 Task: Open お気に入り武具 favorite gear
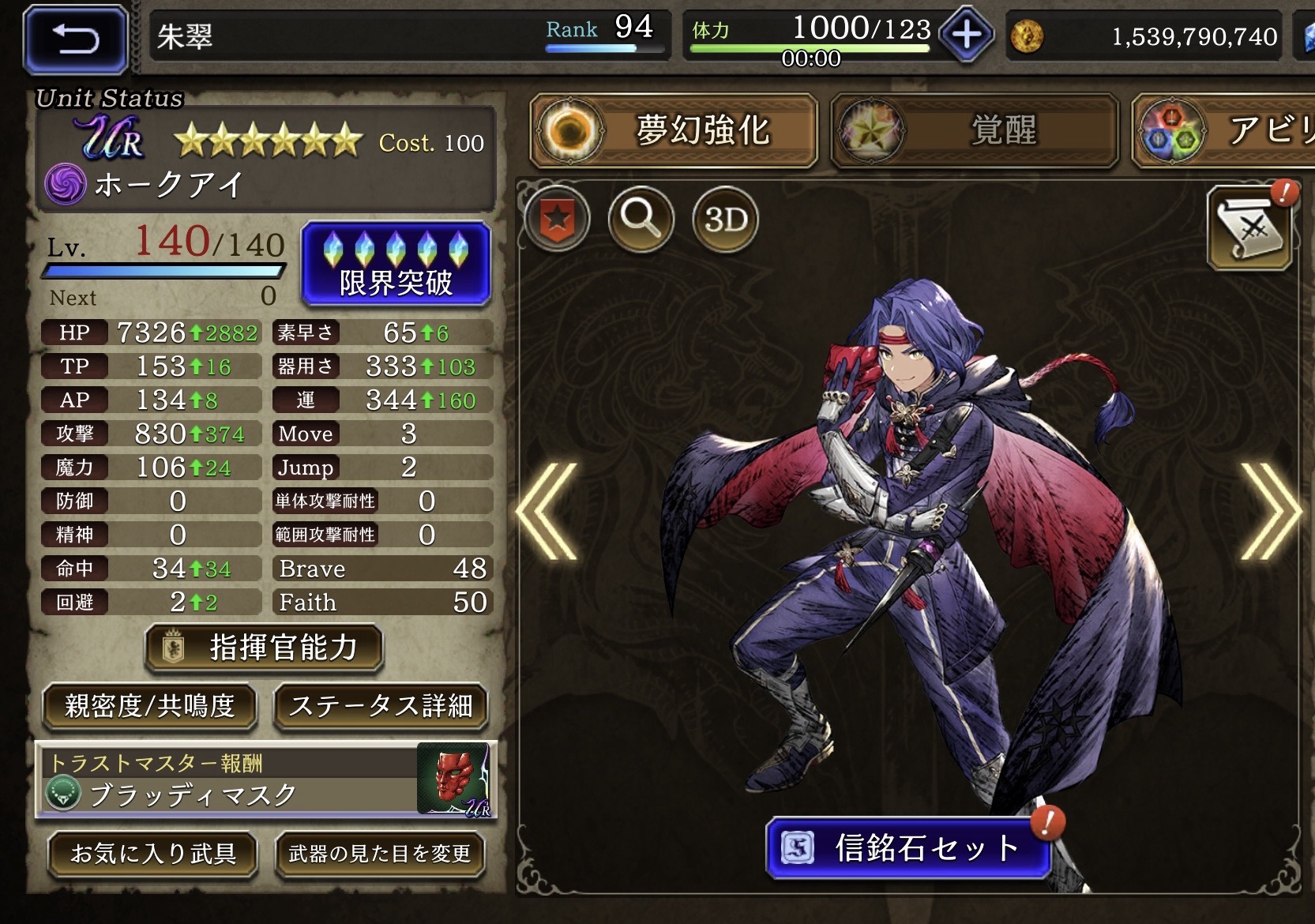coord(153,854)
